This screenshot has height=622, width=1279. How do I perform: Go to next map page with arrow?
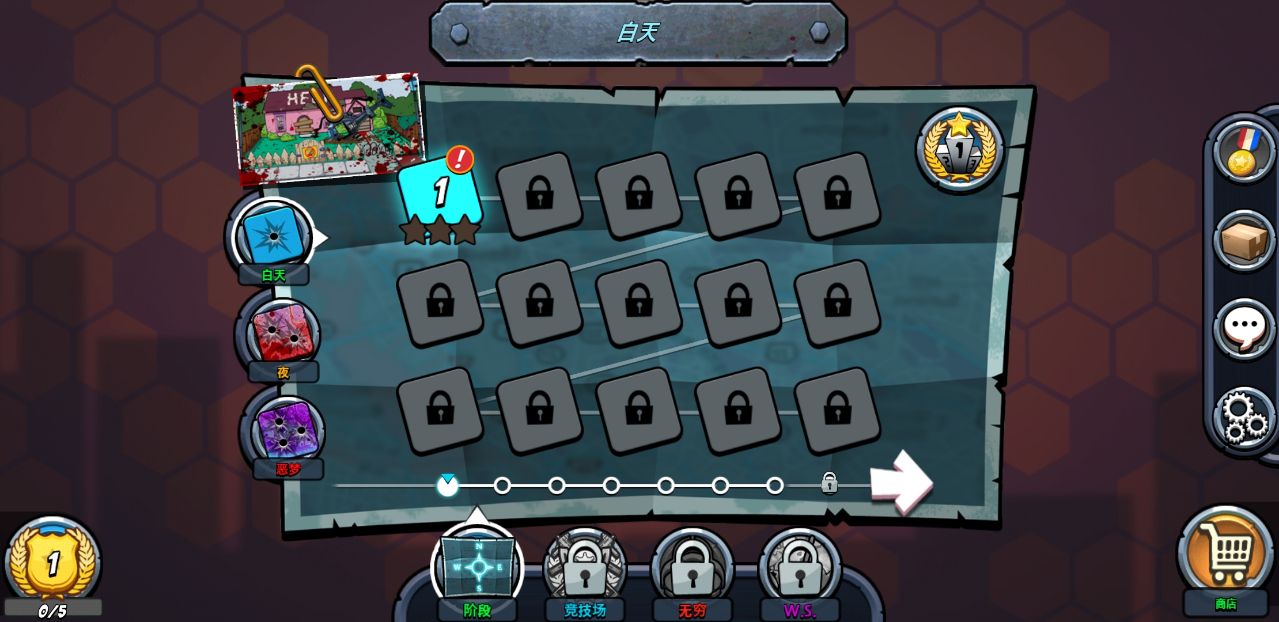tap(900, 482)
